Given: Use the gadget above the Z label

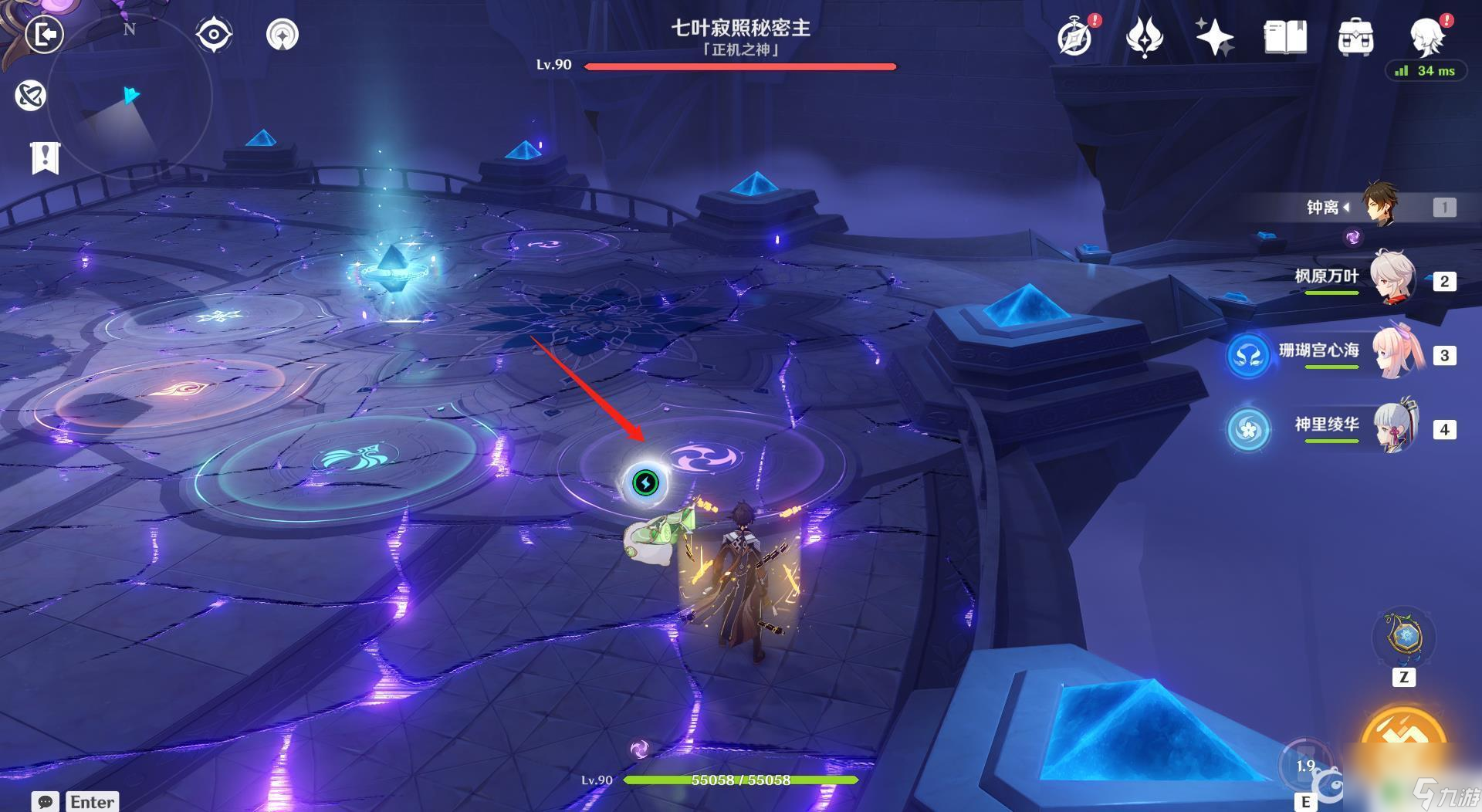Looking at the screenshot, I should tap(1404, 638).
